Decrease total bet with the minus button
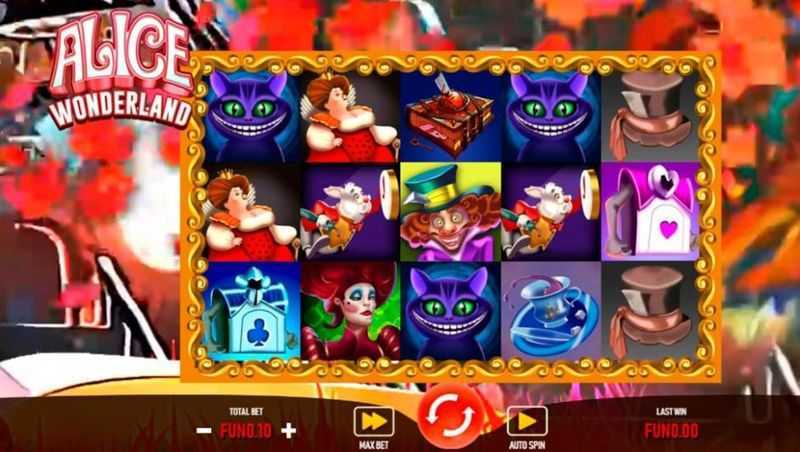 [x=204, y=431]
